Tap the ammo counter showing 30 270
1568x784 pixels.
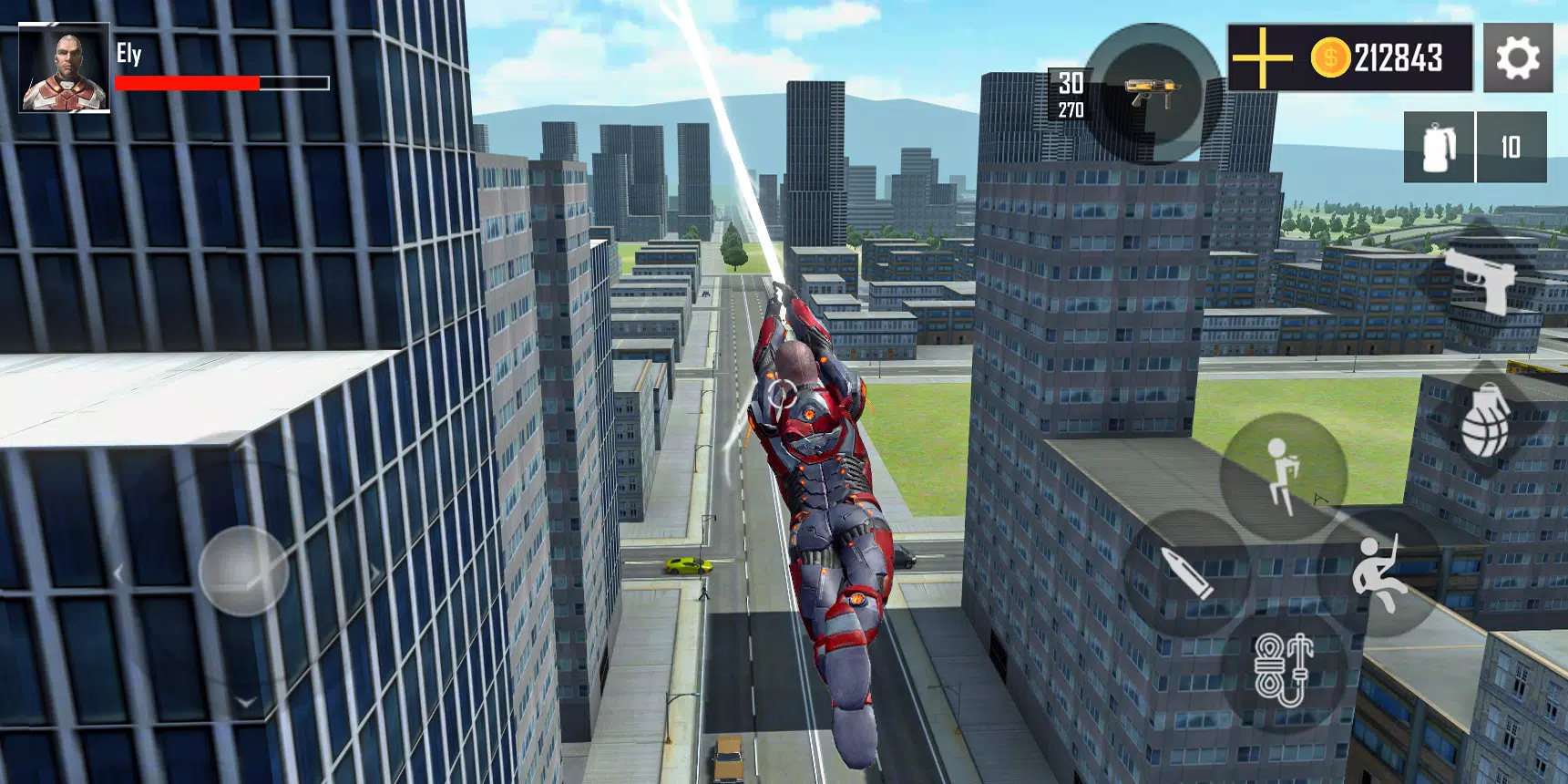[x=1071, y=94]
